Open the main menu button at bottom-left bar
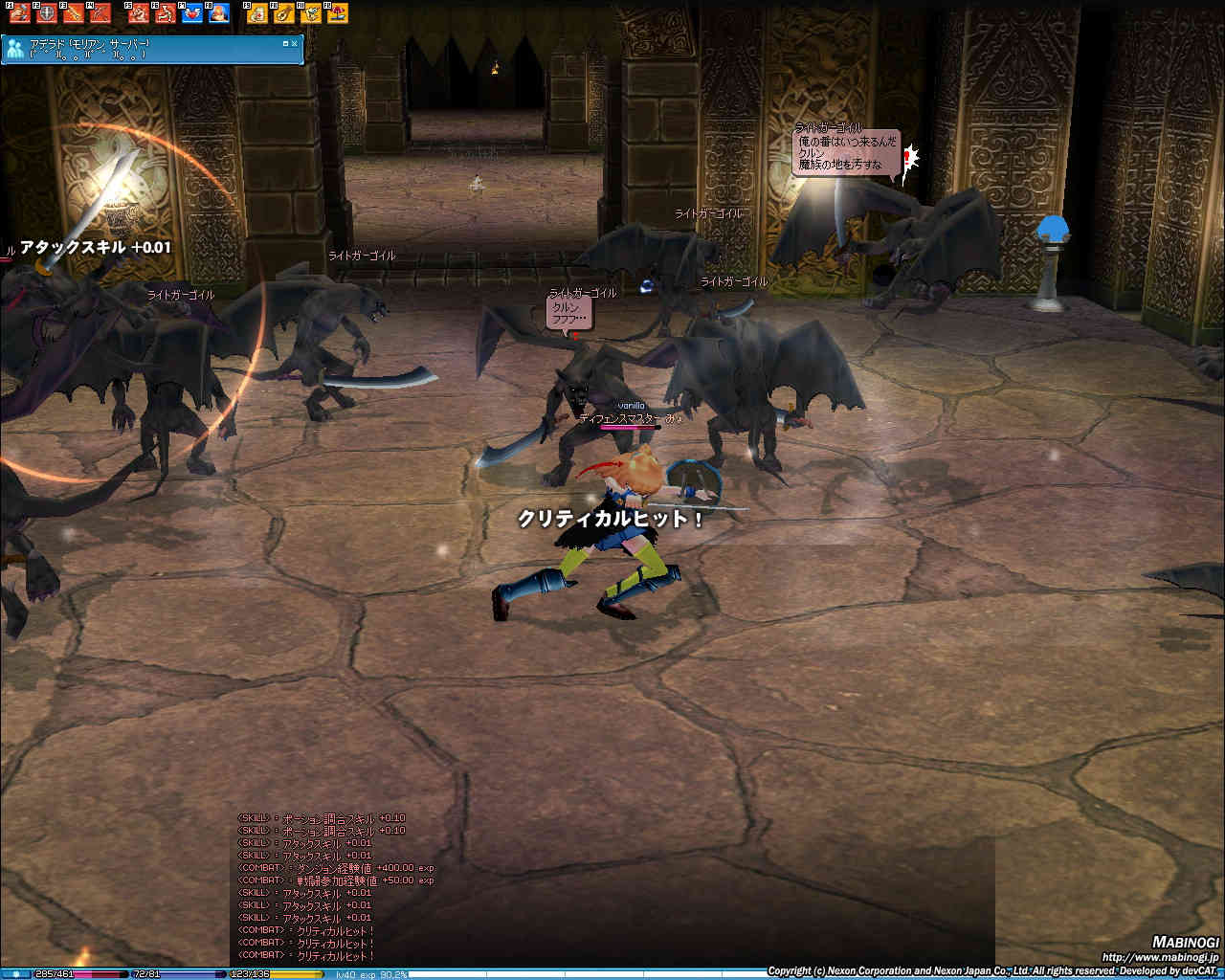Image resolution: width=1225 pixels, height=980 pixels. click(x=15, y=974)
